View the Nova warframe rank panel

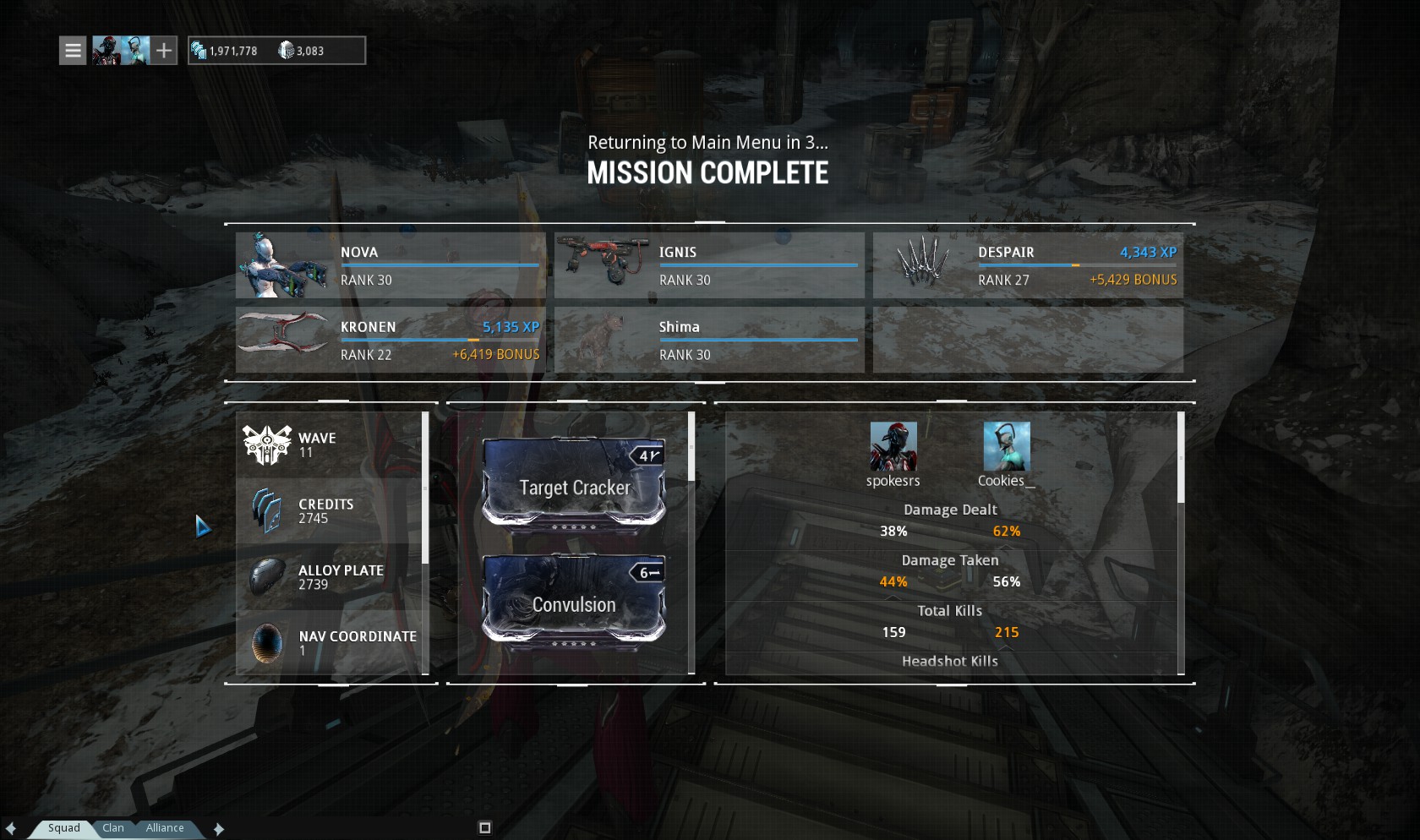(x=390, y=265)
